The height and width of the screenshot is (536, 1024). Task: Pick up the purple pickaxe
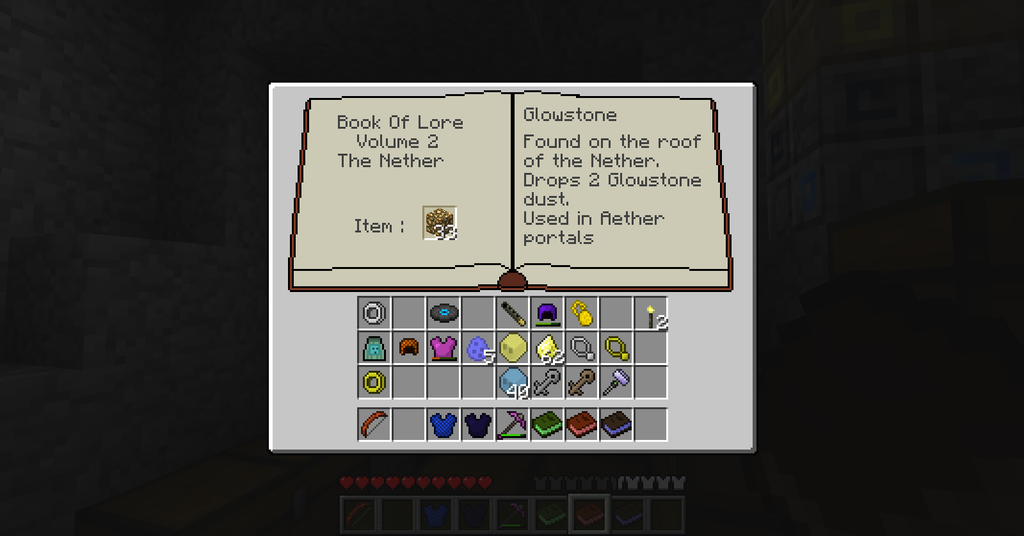[x=513, y=424]
